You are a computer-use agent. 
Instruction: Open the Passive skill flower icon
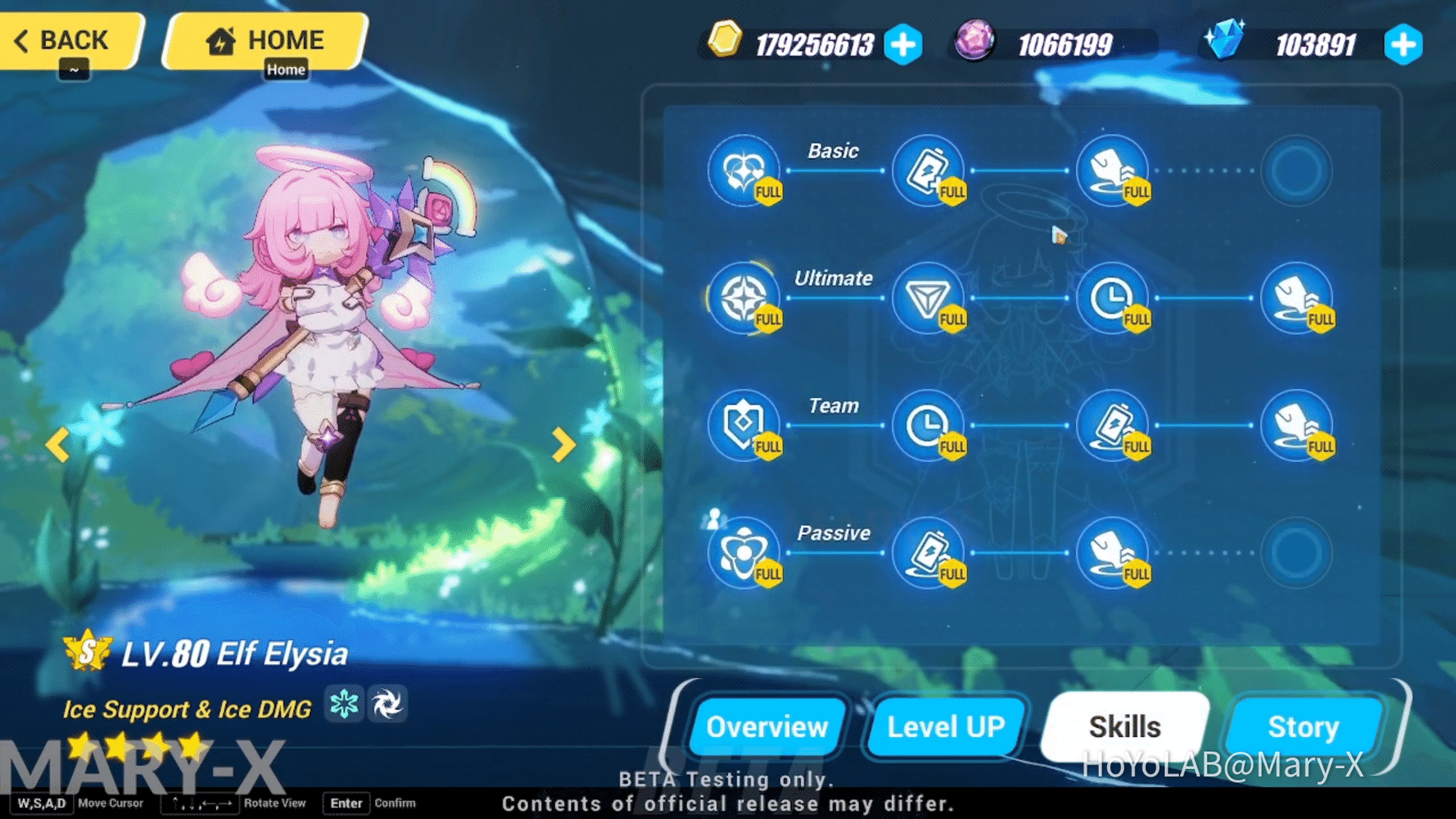click(x=744, y=551)
